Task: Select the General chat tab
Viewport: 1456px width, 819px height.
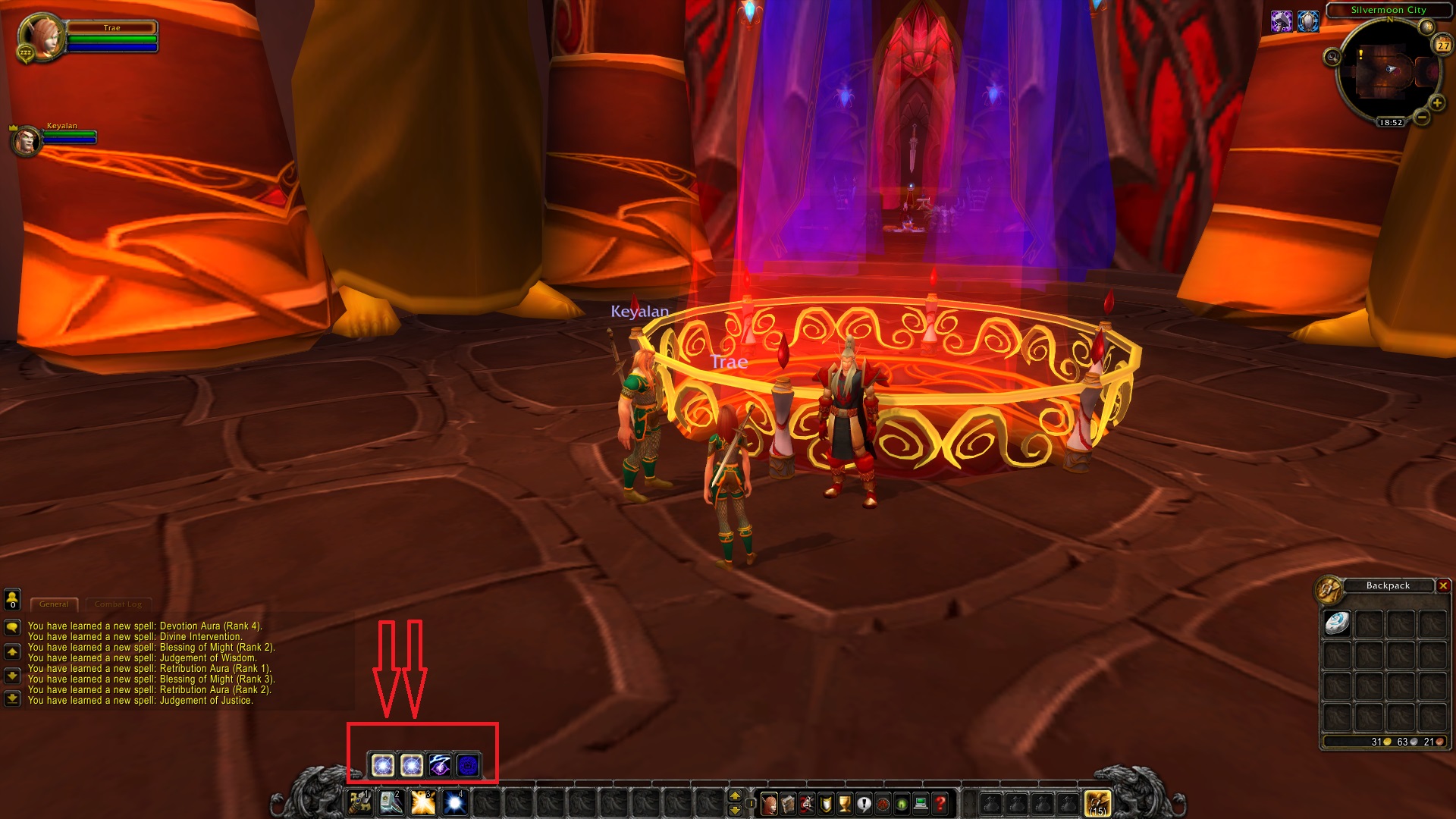Action: [56, 604]
